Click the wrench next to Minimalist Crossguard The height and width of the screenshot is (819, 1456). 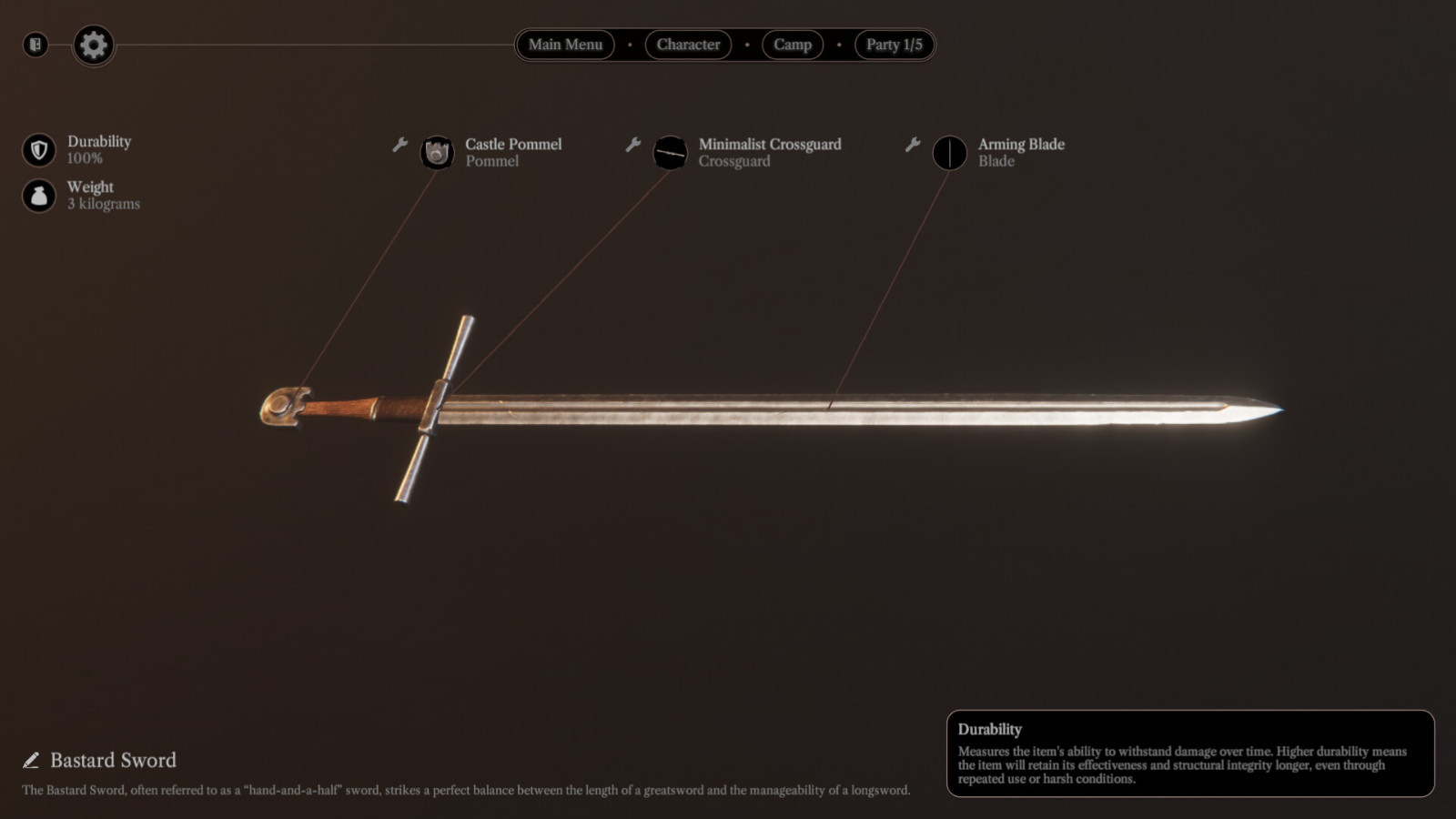click(633, 145)
